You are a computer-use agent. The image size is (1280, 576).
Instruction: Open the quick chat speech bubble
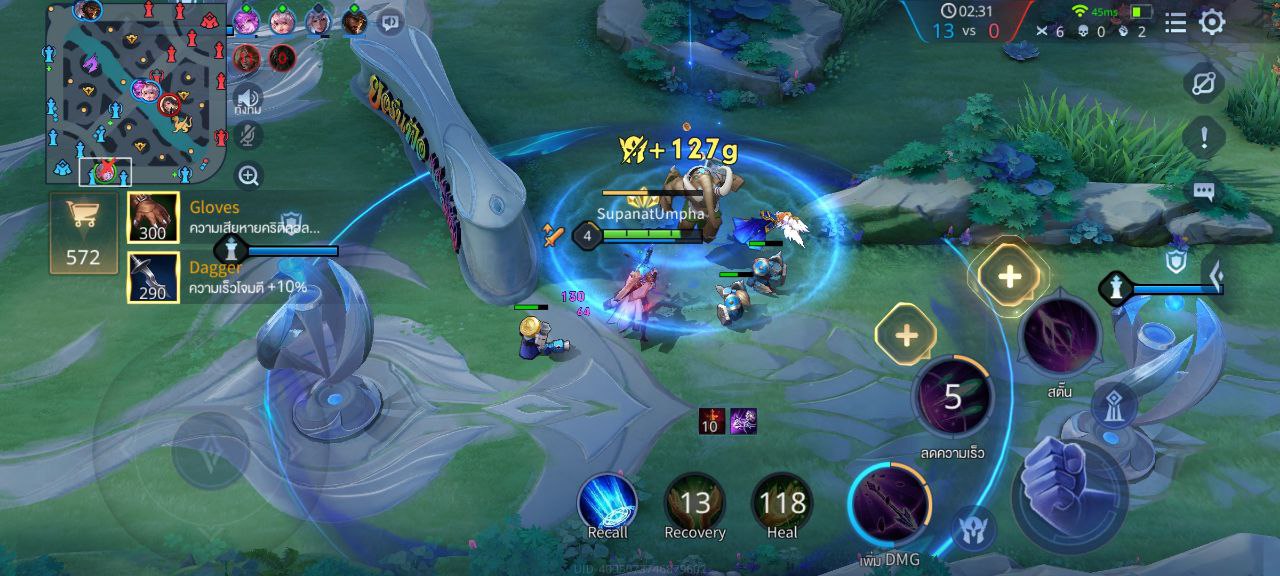1204,190
